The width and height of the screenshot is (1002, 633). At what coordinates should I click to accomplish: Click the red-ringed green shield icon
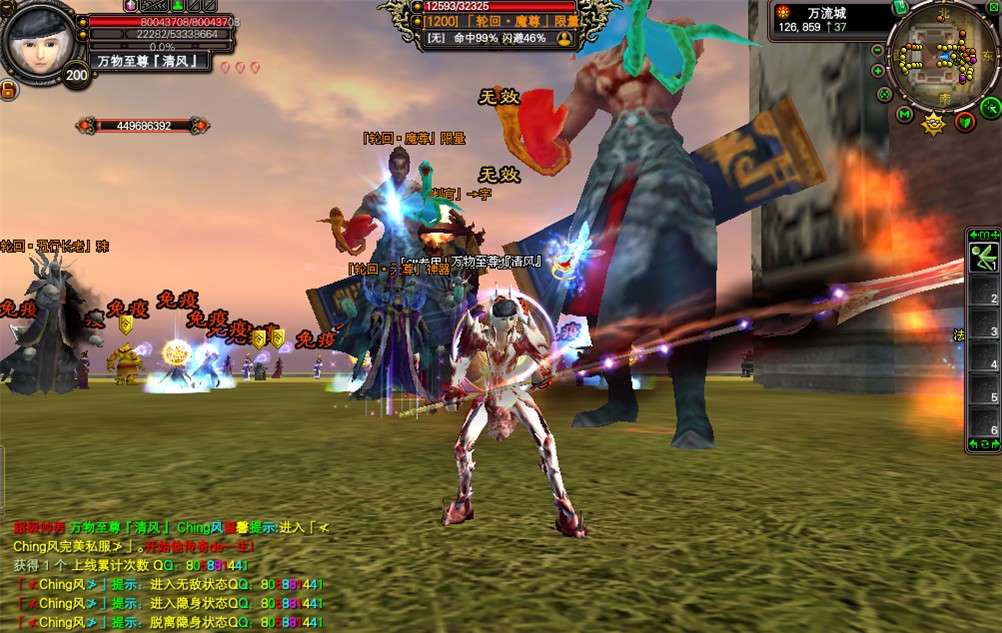[x=965, y=121]
